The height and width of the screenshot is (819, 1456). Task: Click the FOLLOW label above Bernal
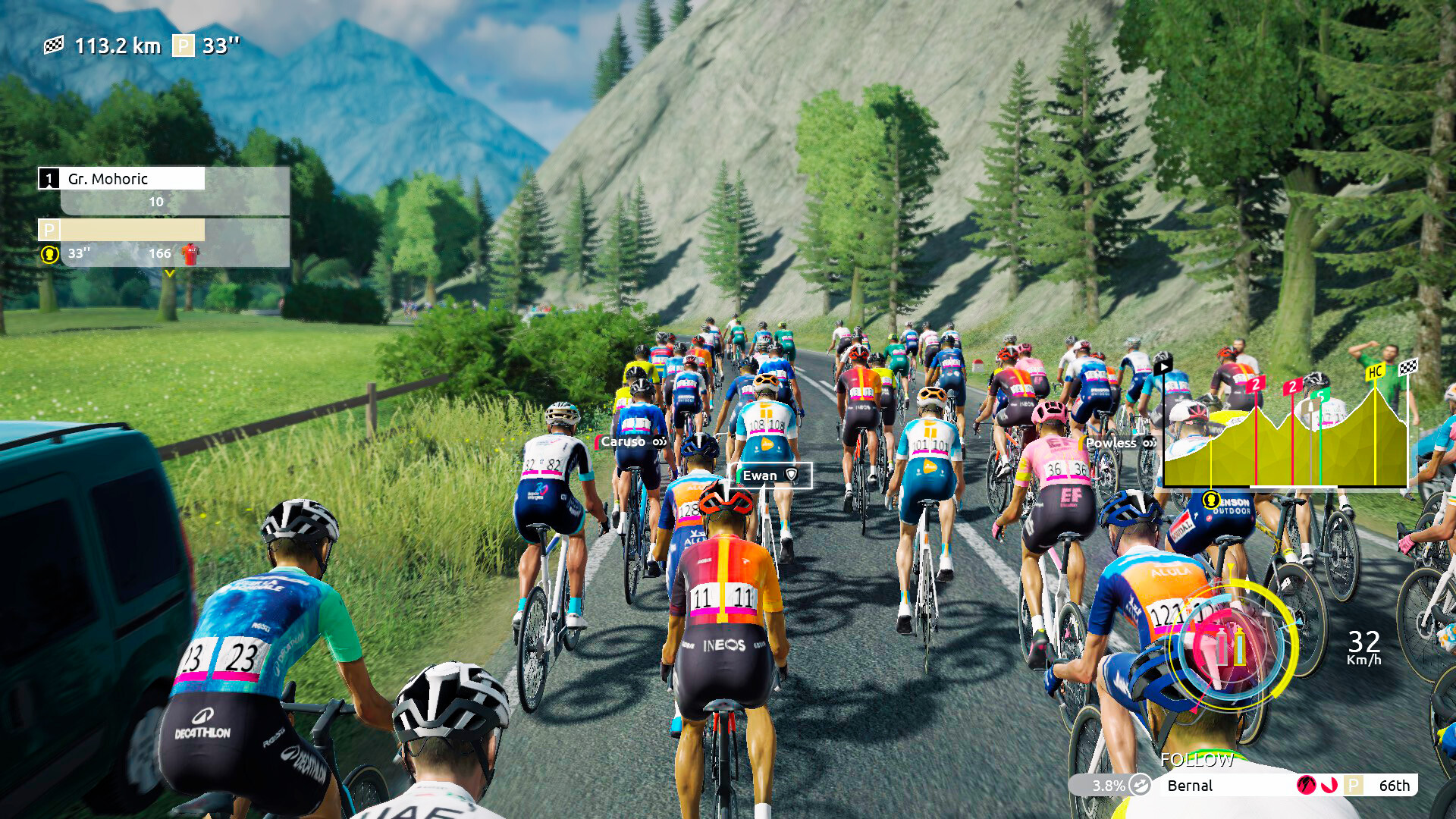1198,758
